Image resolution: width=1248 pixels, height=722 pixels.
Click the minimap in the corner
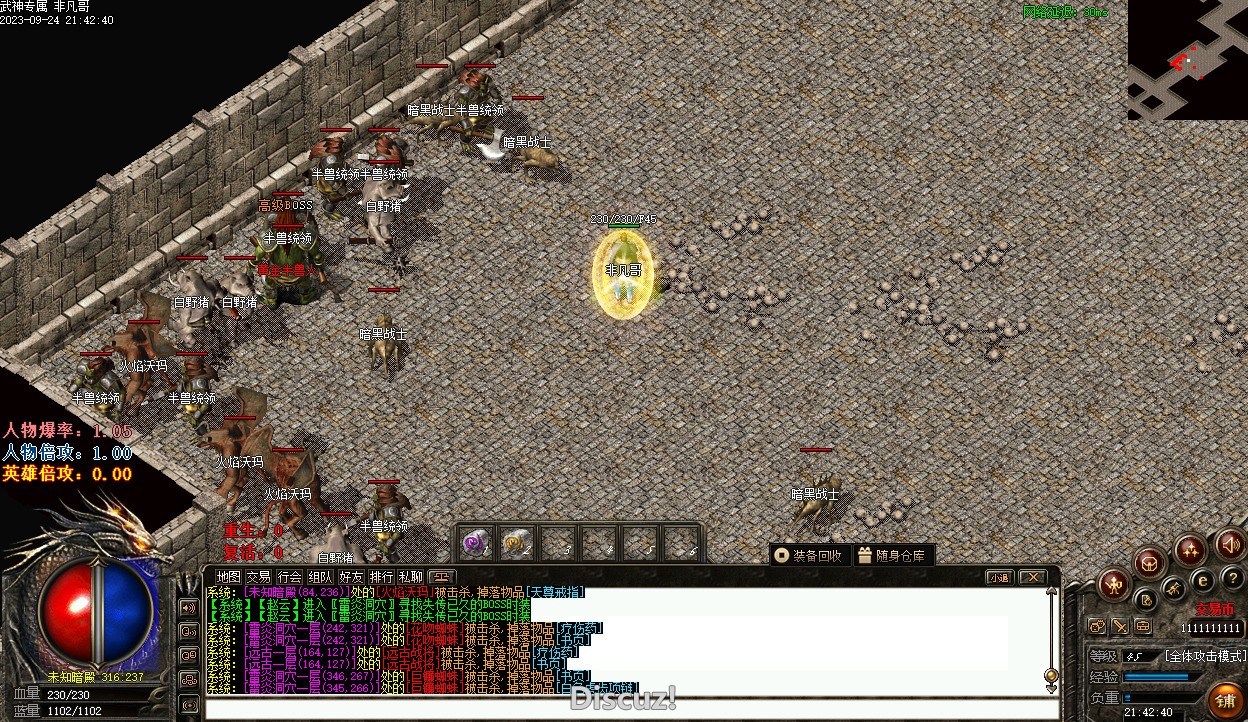click(x=1187, y=60)
